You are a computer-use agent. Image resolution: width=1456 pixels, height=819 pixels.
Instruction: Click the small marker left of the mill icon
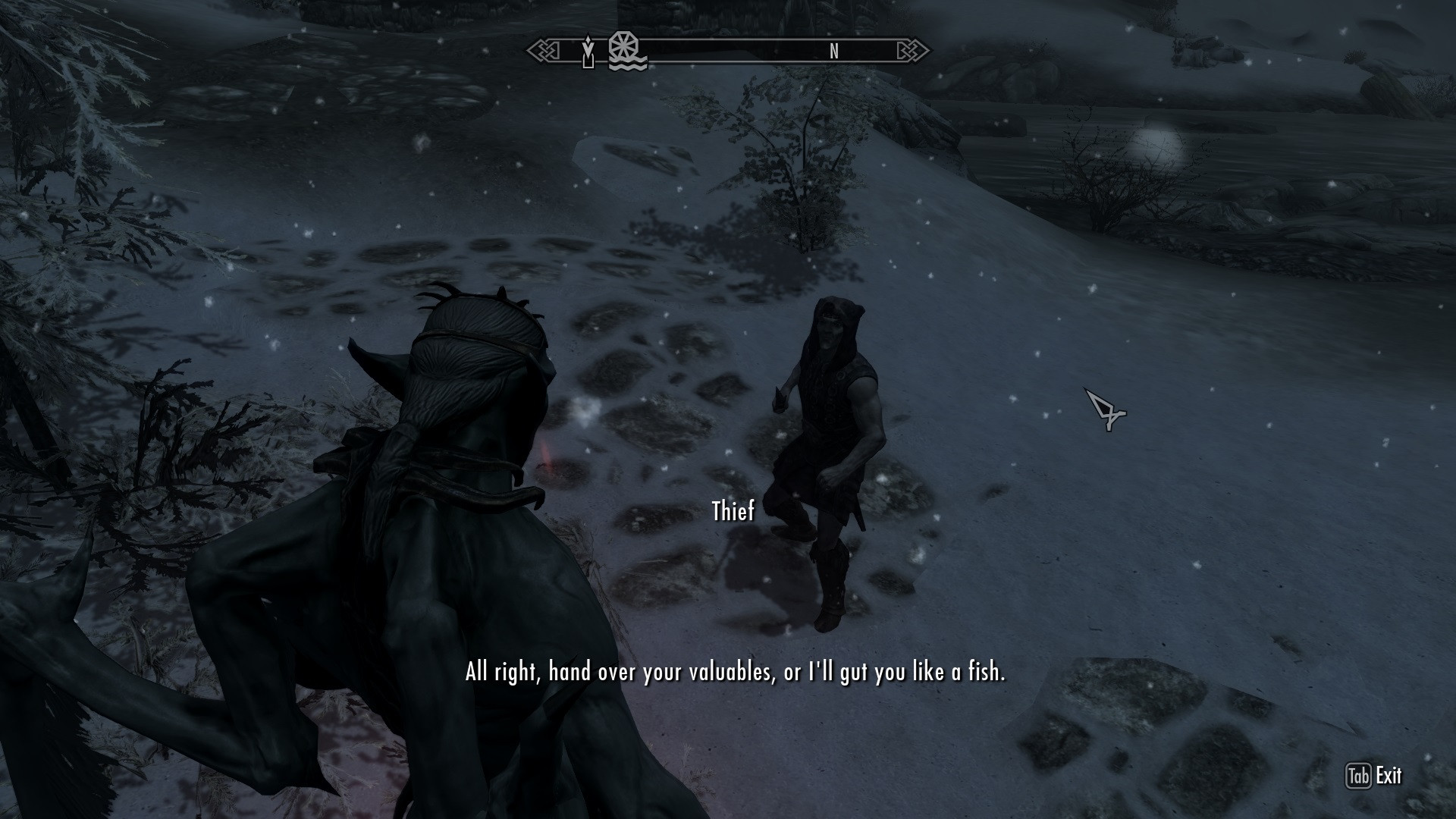pyautogui.click(x=587, y=52)
